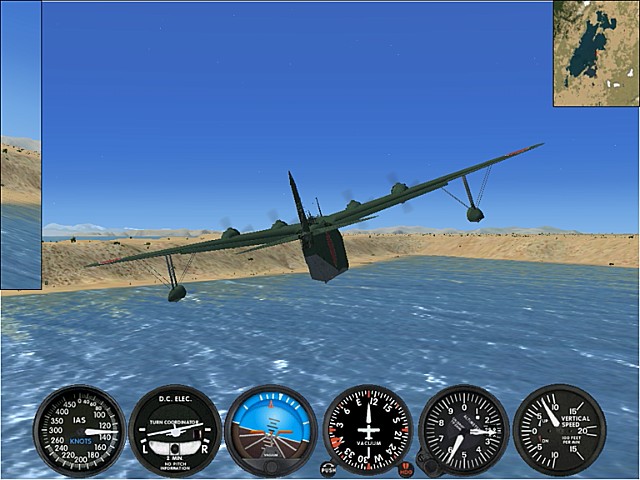640x480 pixels.
Task: Click the vertical speed indicator gauge
Action: click(559, 430)
